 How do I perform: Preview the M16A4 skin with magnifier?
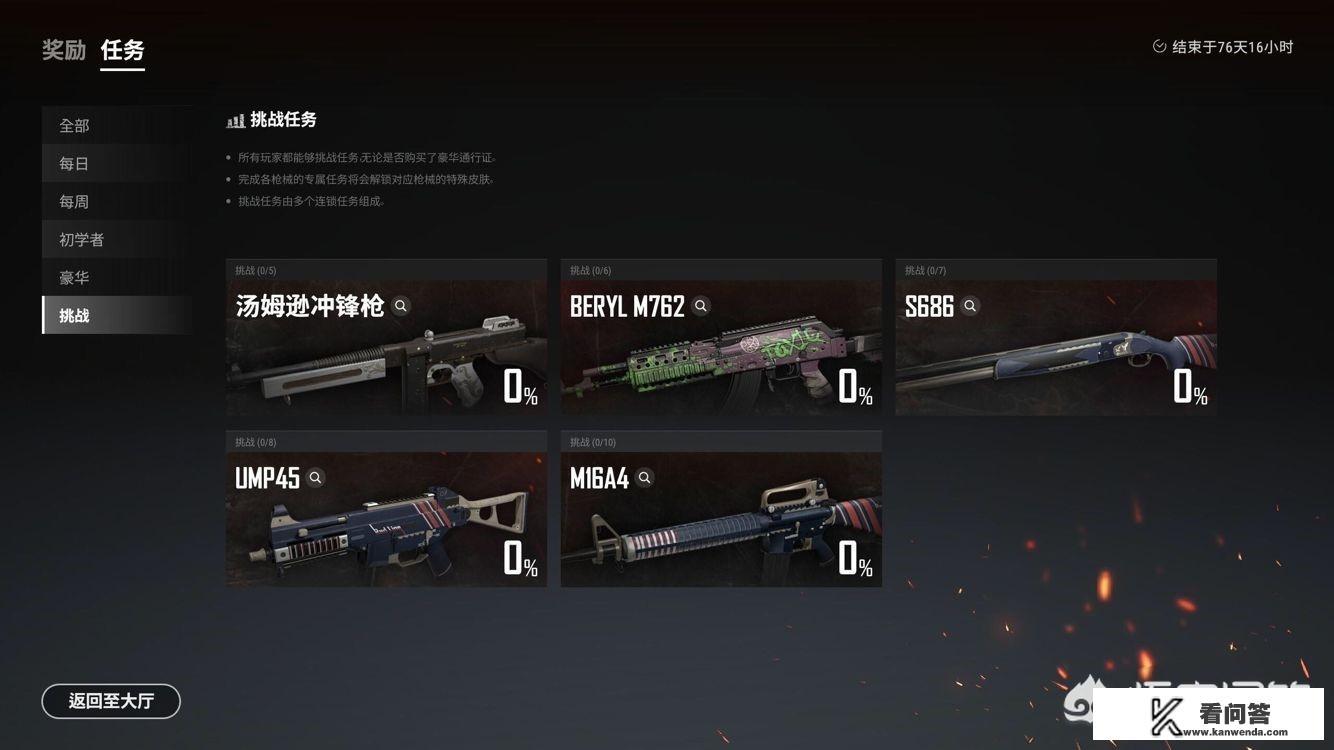click(645, 478)
